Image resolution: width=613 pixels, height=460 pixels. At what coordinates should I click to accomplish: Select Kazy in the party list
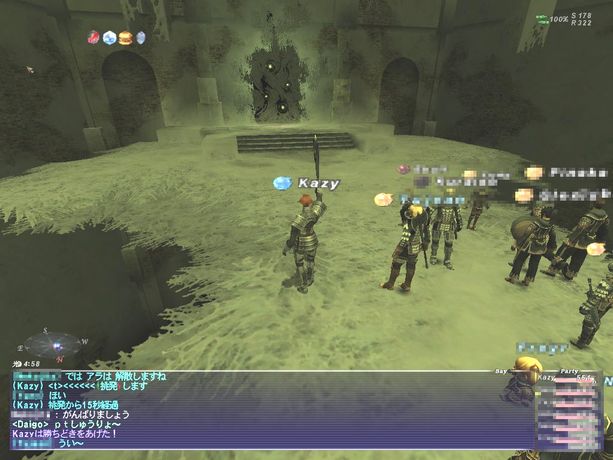click(546, 379)
